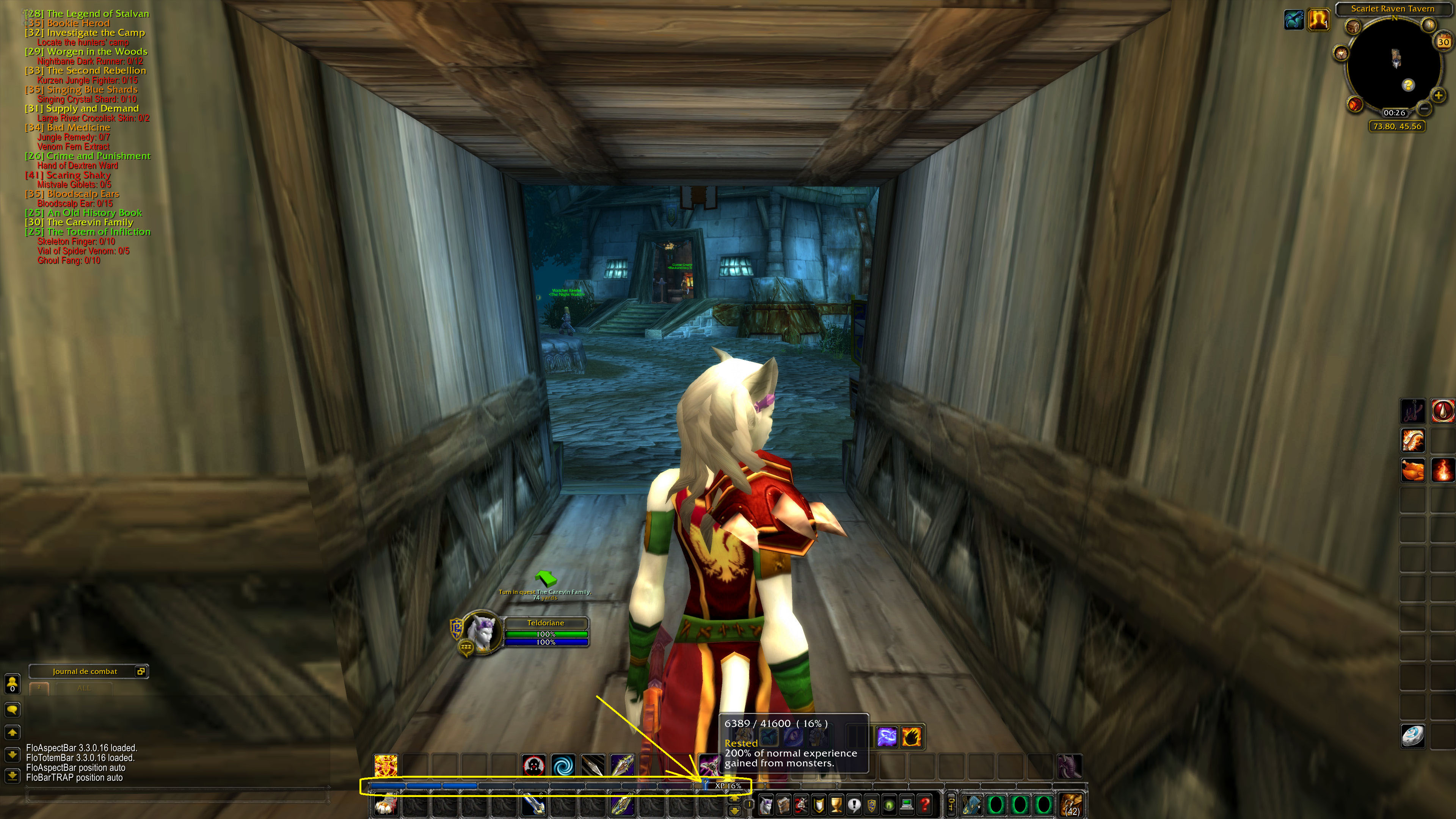Zoom out the minimap with the minus button
Screen dimensions: 1456x819
[1424, 110]
